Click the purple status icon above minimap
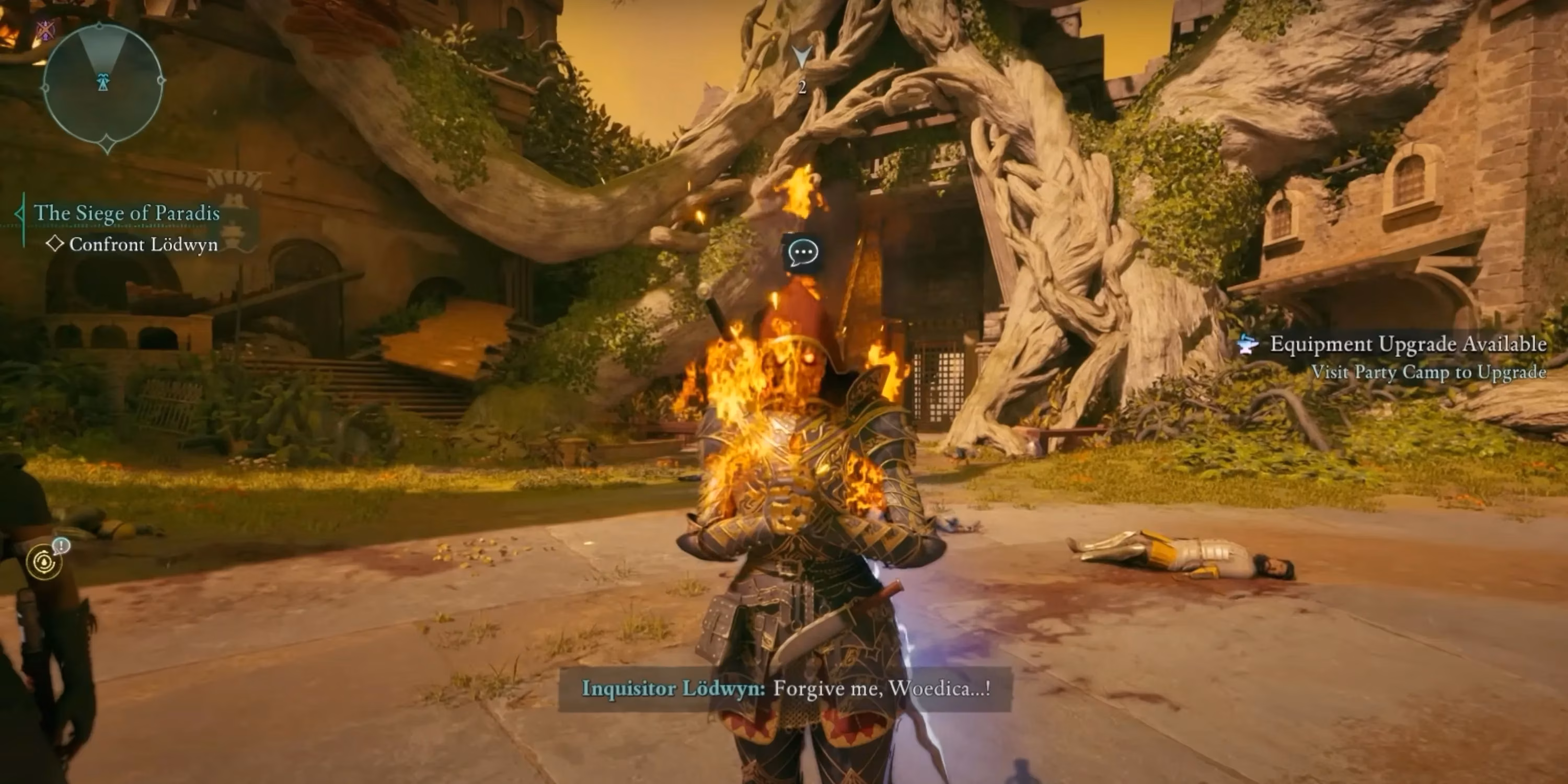The image size is (1568, 784). 45,29
